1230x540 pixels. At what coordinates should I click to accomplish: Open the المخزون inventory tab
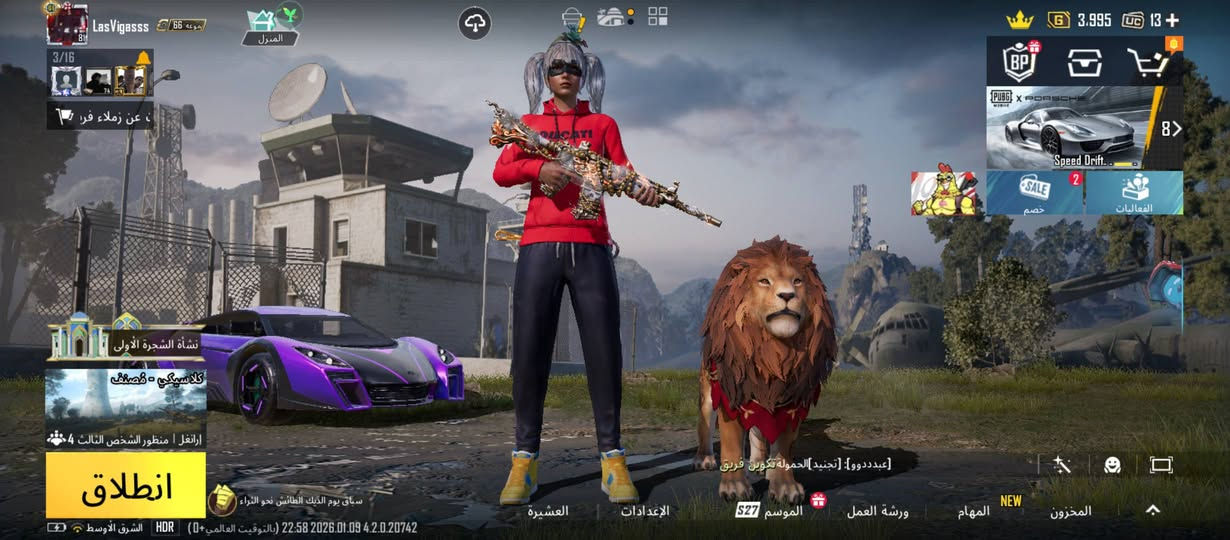click(x=1070, y=511)
